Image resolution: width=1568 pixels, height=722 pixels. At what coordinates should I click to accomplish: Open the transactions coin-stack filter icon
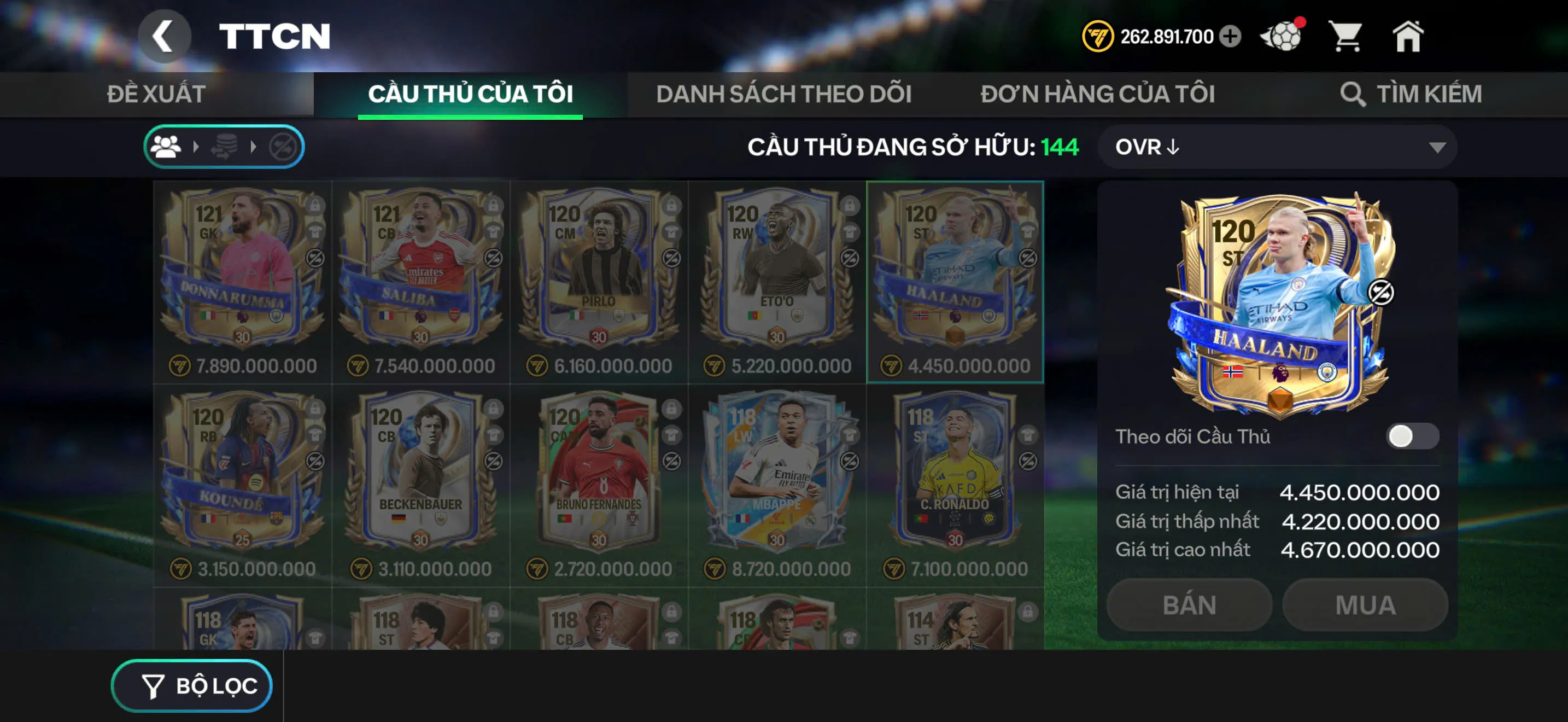tap(224, 146)
